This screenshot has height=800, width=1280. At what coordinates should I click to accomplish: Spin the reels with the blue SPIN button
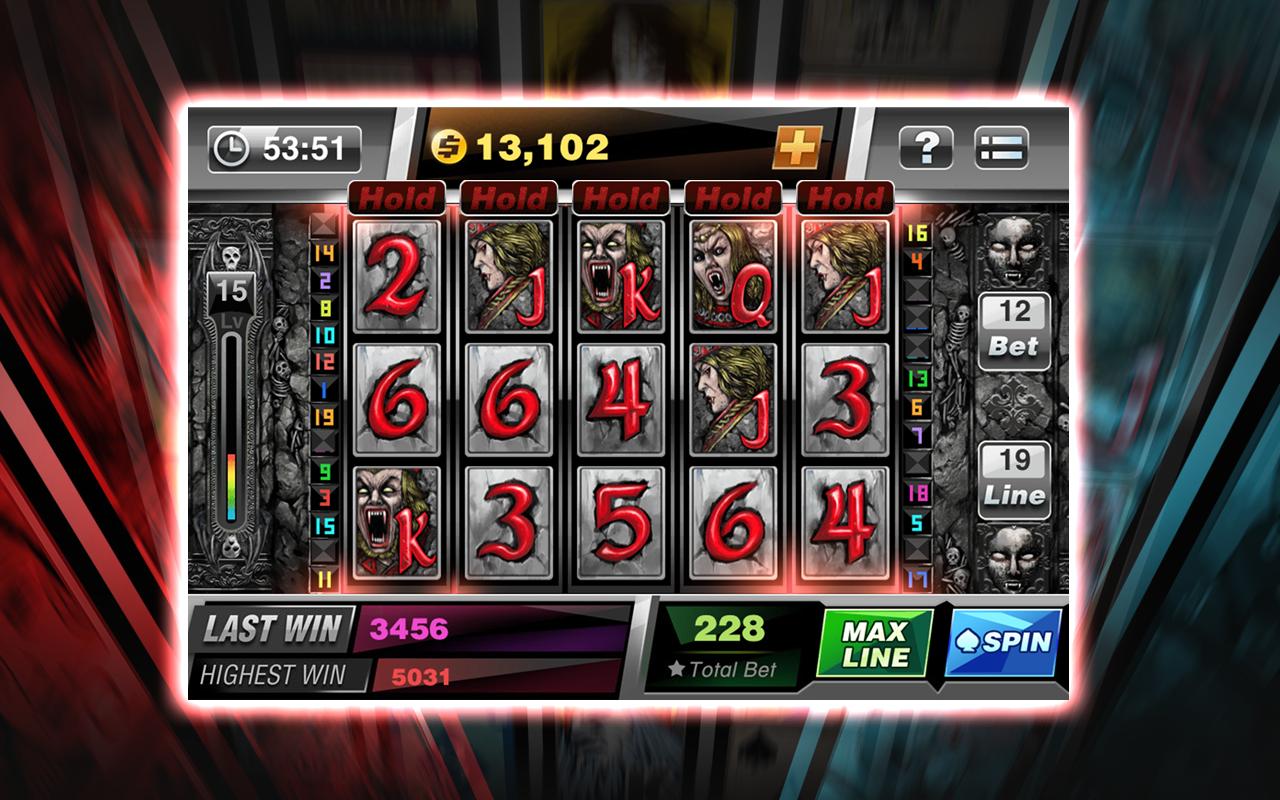click(1003, 642)
